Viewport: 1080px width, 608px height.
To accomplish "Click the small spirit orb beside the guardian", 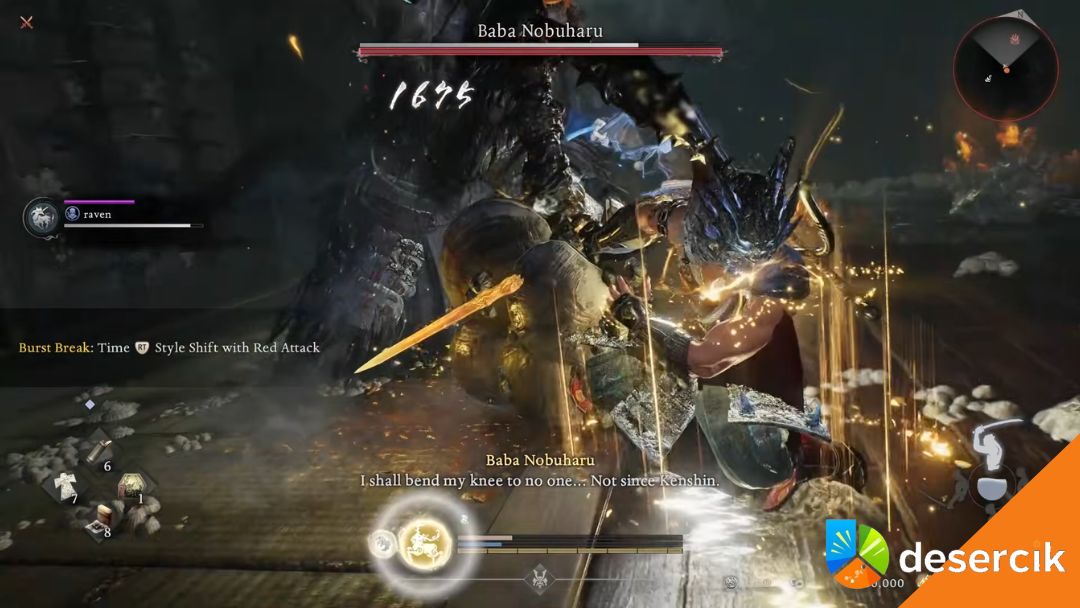I will [379, 543].
